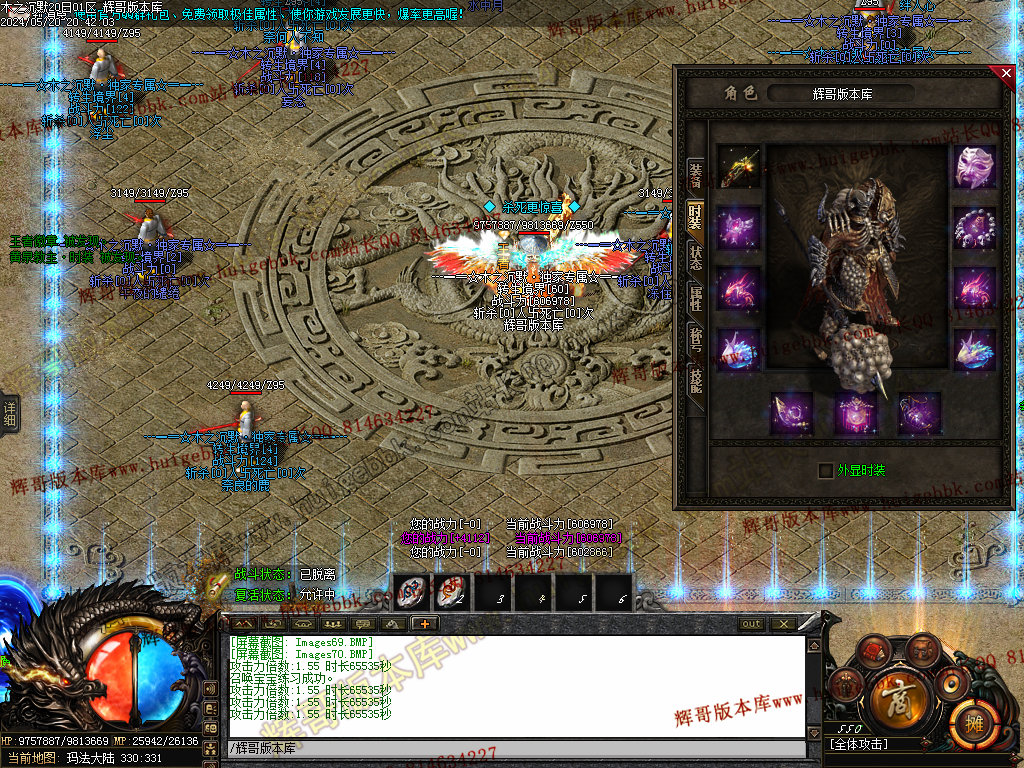
Task: Show the 技能 skills tab
Action: 695,380
